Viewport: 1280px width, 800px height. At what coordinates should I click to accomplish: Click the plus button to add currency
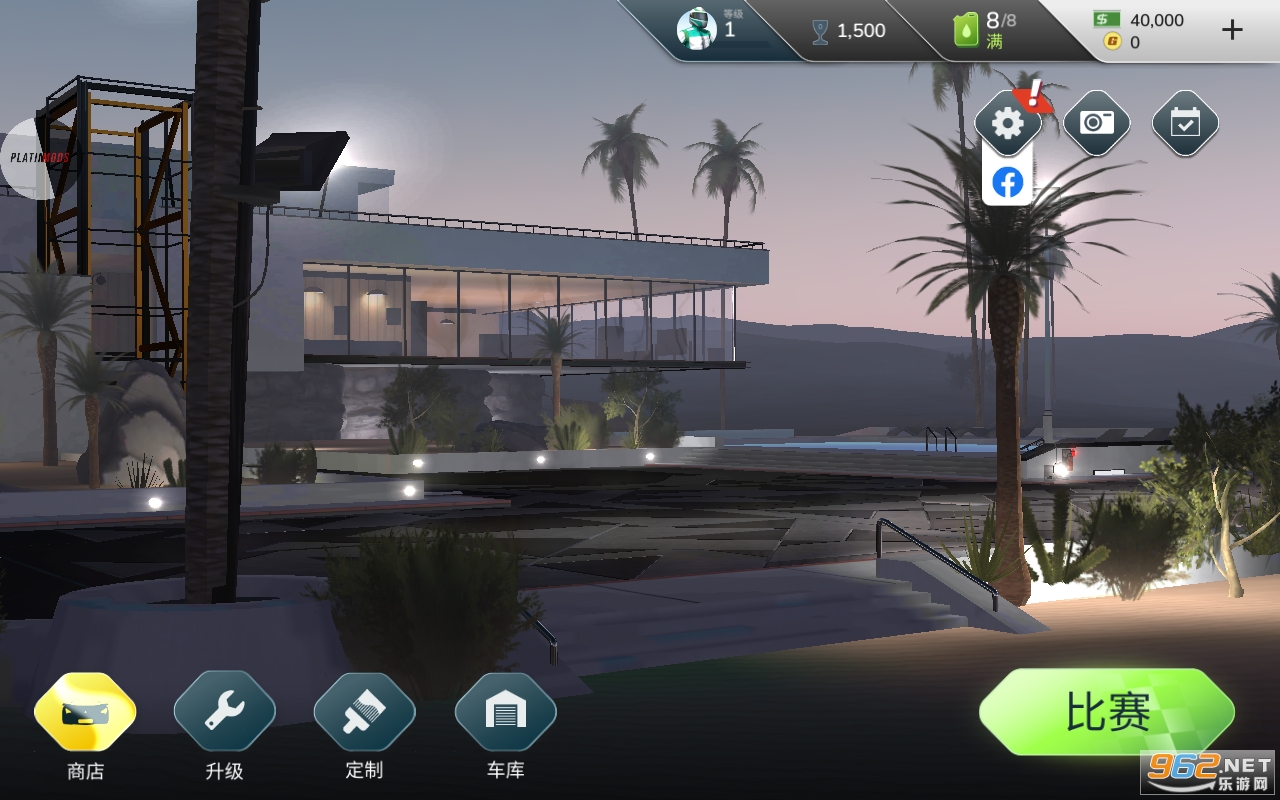[x=1232, y=30]
